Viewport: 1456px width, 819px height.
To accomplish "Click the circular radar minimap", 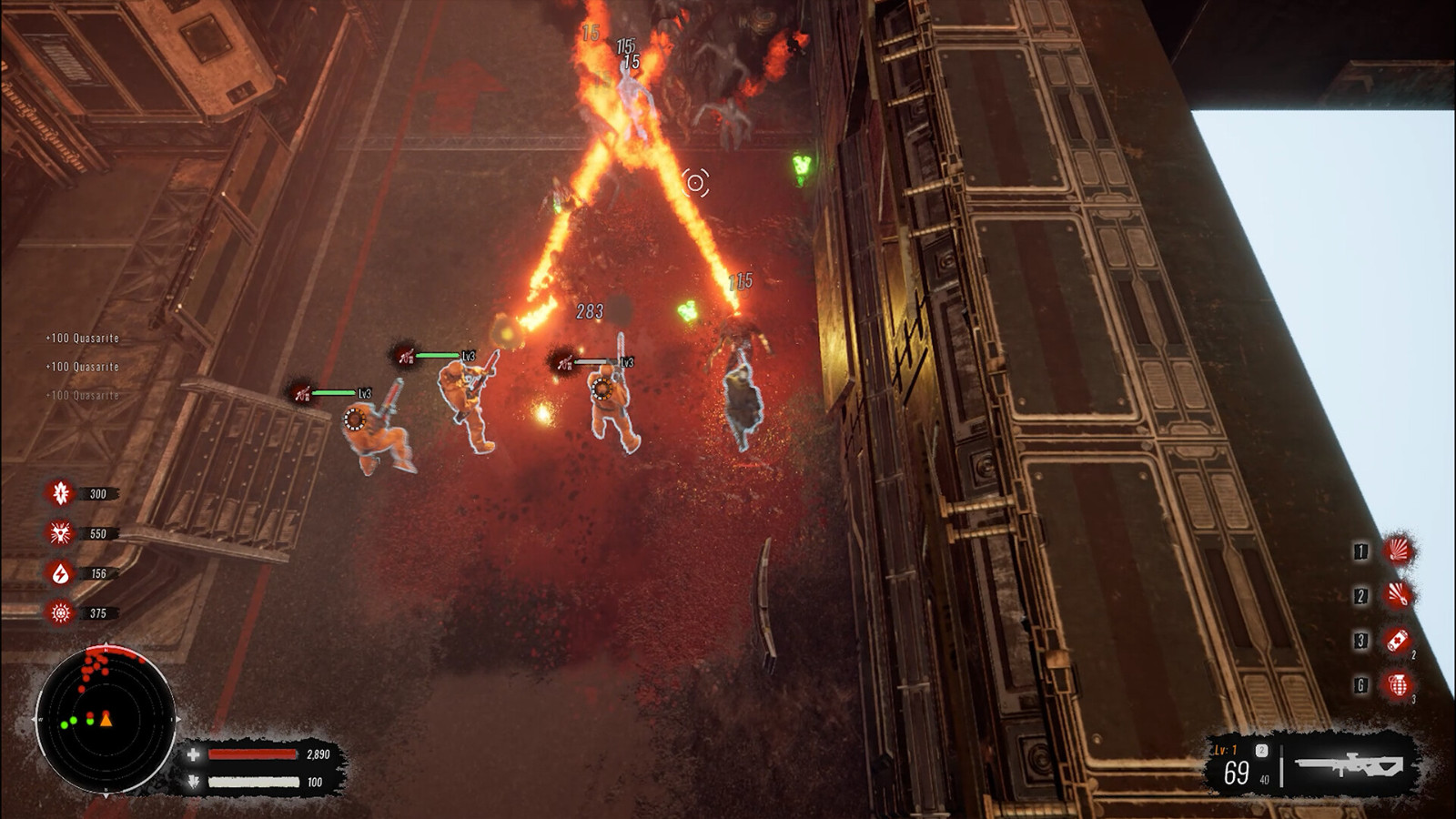I will coord(105,718).
